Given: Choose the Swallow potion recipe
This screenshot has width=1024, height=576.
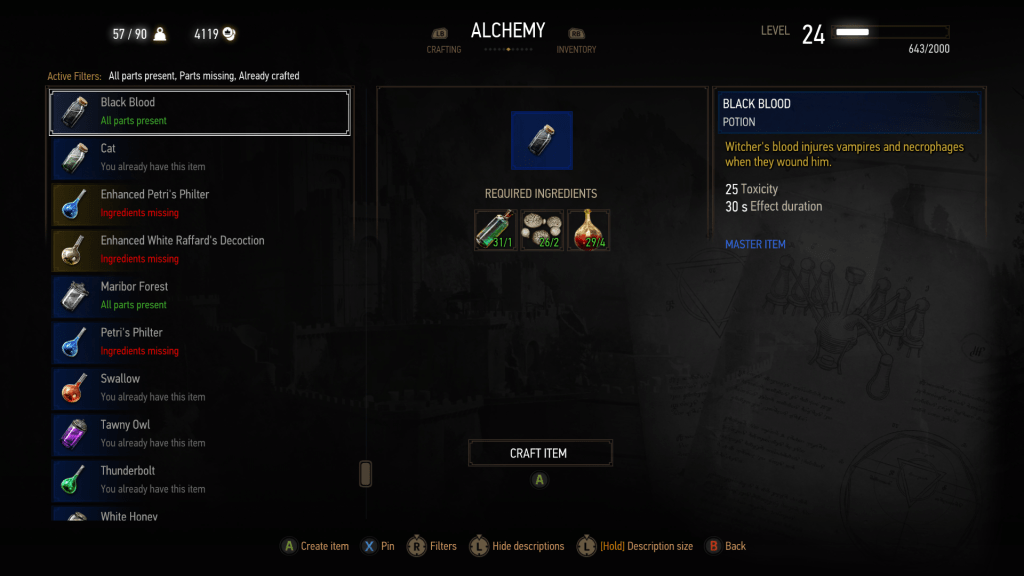Looking at the screenshot, I should 200,388.
